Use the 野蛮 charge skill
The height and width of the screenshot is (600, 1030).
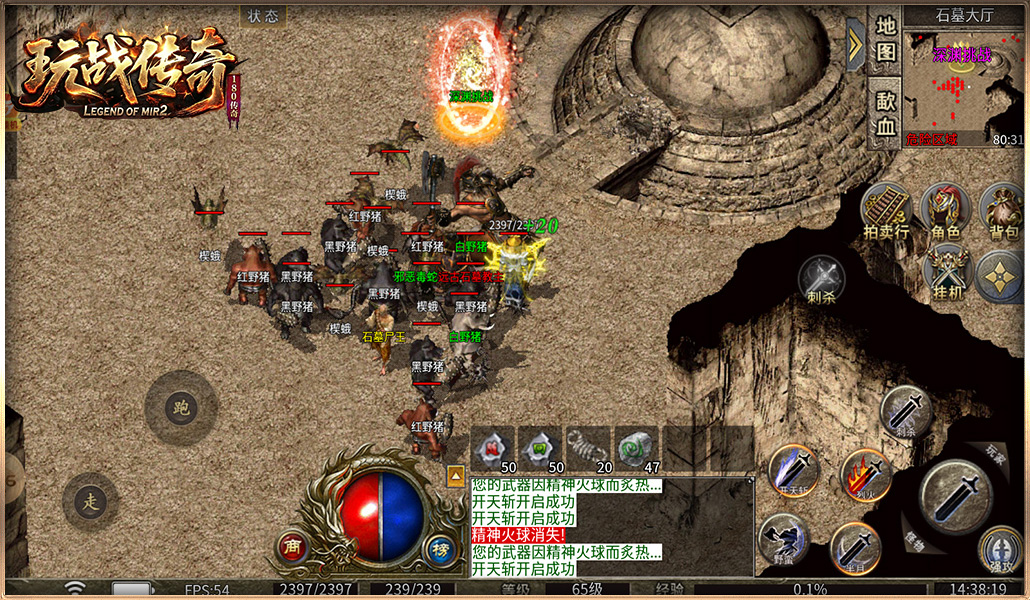pyautogui.click(x=783, y=540)
